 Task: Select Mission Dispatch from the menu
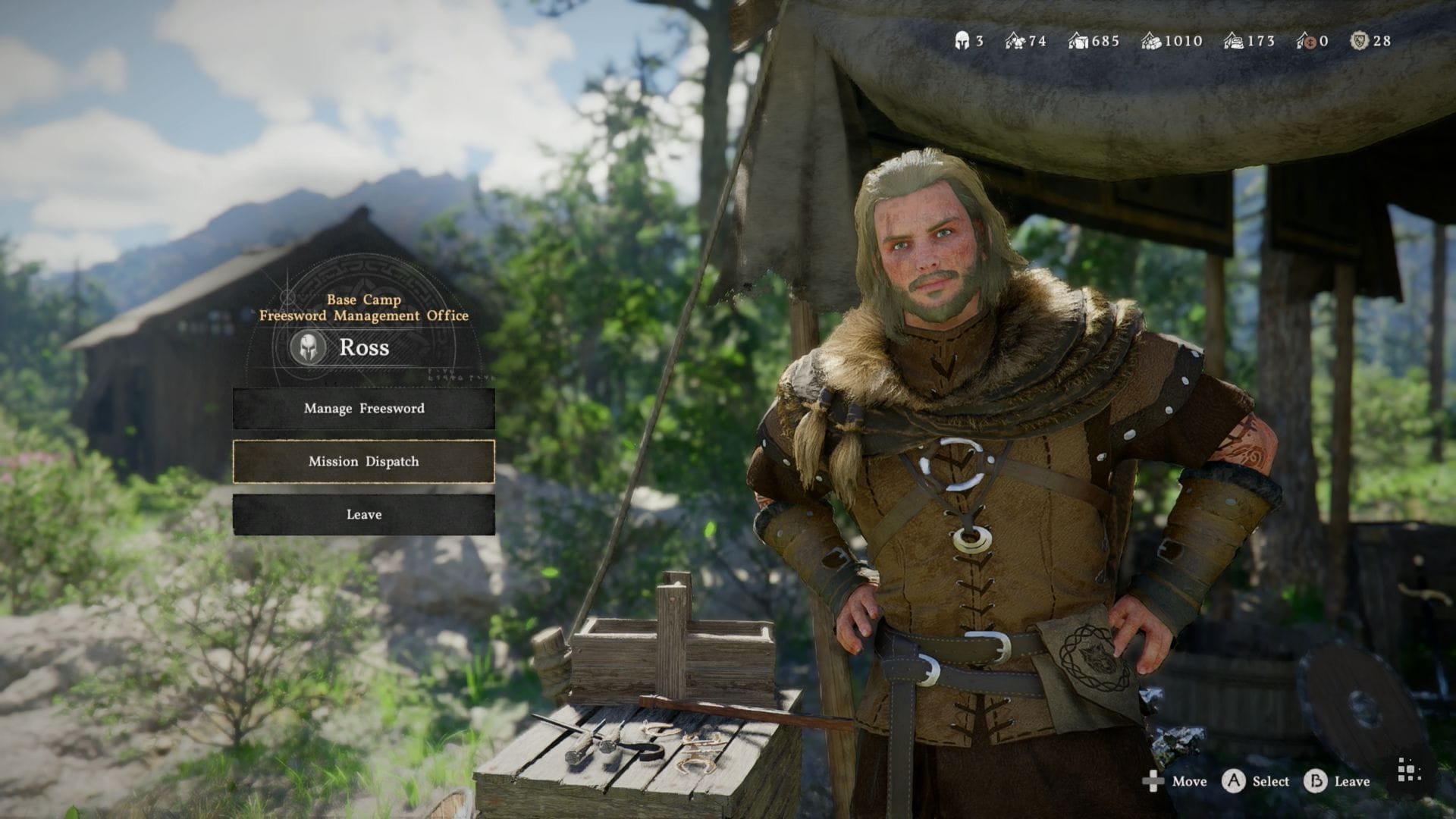[364, 462]
